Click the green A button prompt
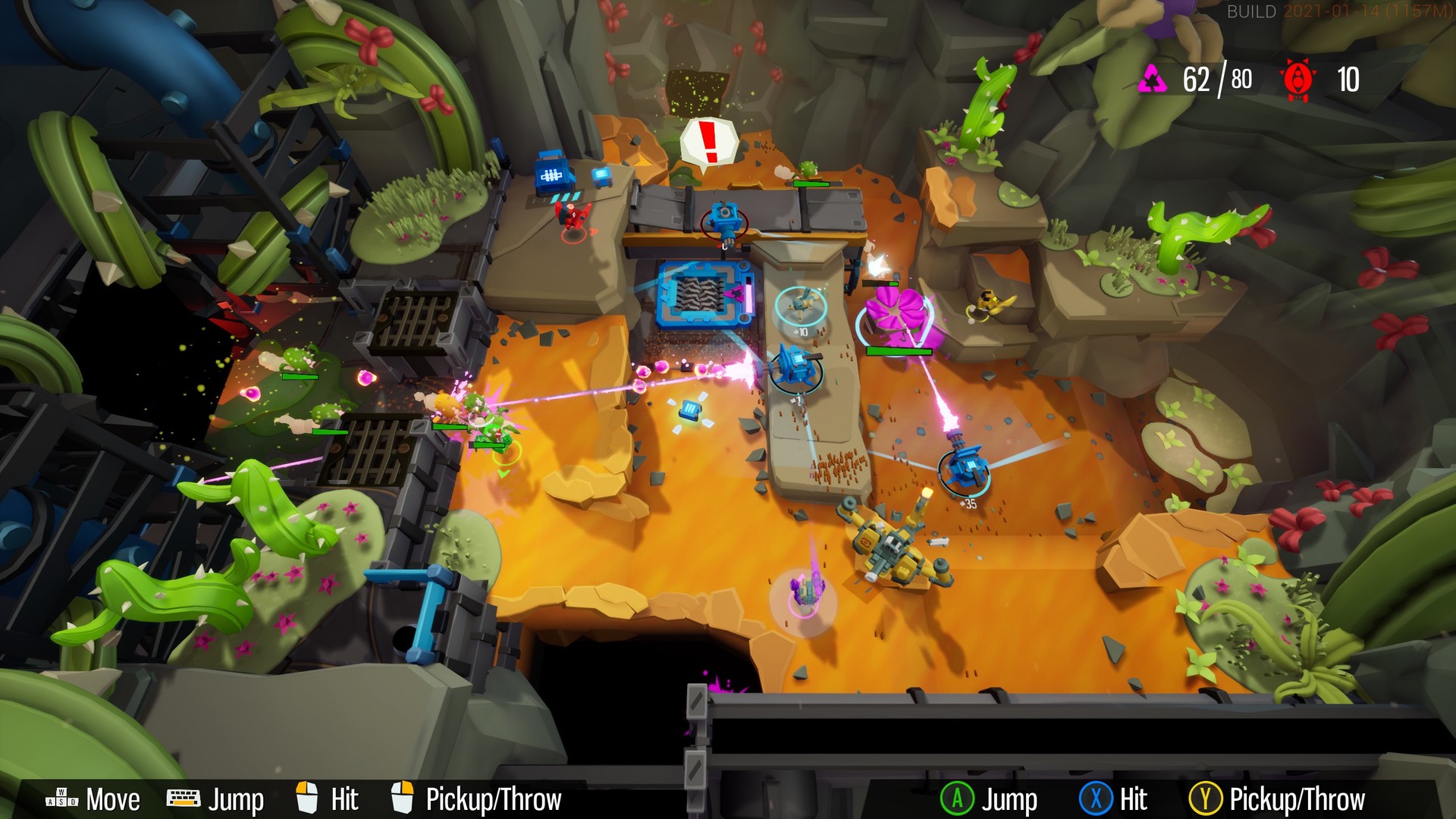1456x819 pixels. coord(959,799)
